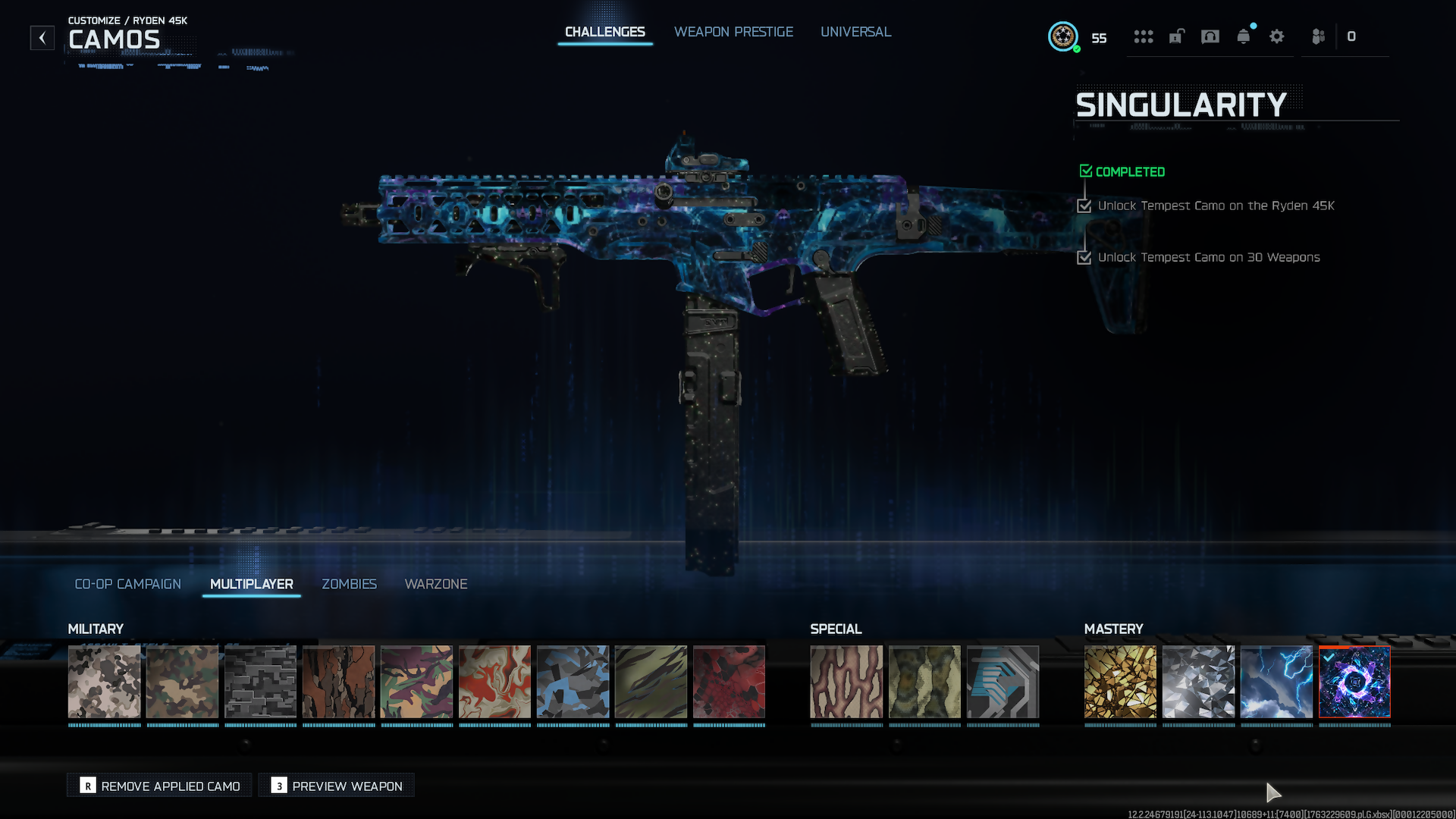Choose the Multiplayer camo category
The image size is (1456, 819).
tap(251, 584)
